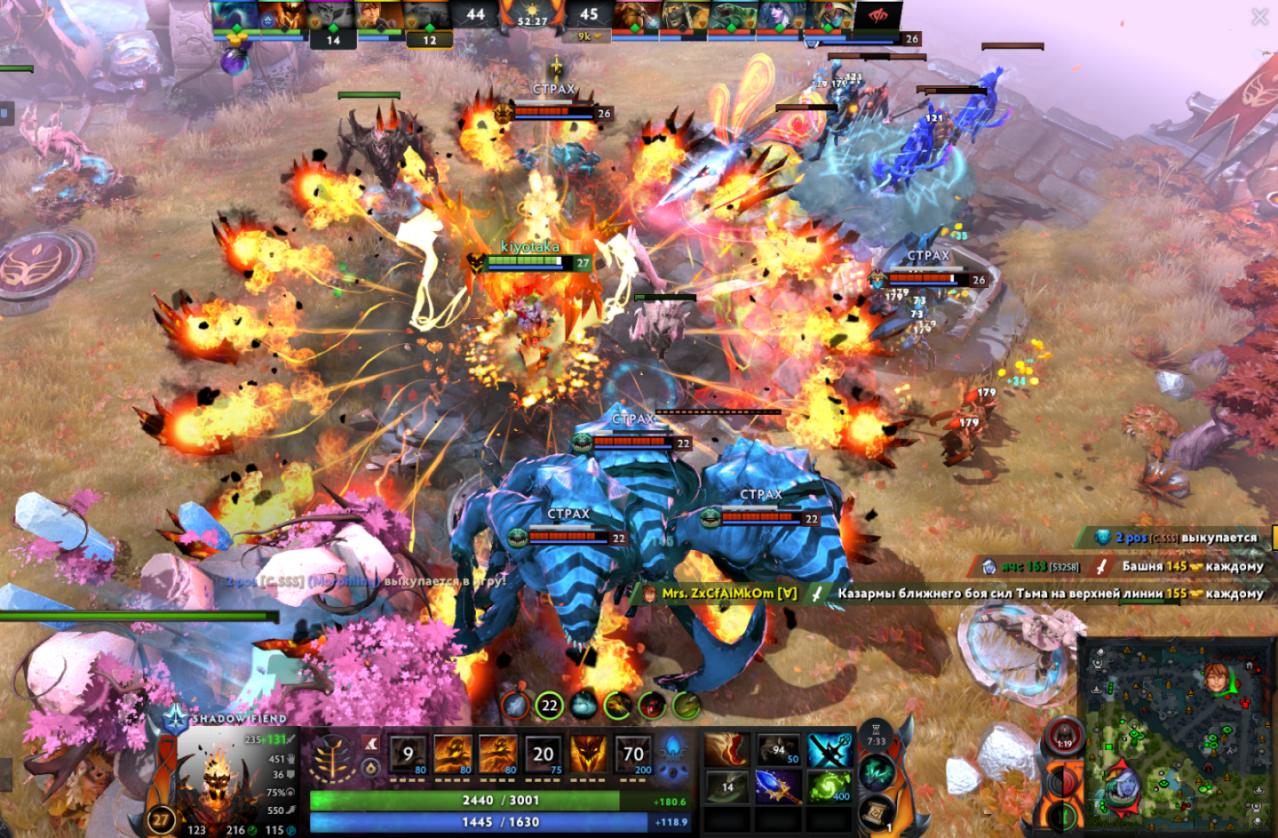The image size is (1278, 838).
Task: Select the blue scepter inventory item
Action: [x=777, y=786]
